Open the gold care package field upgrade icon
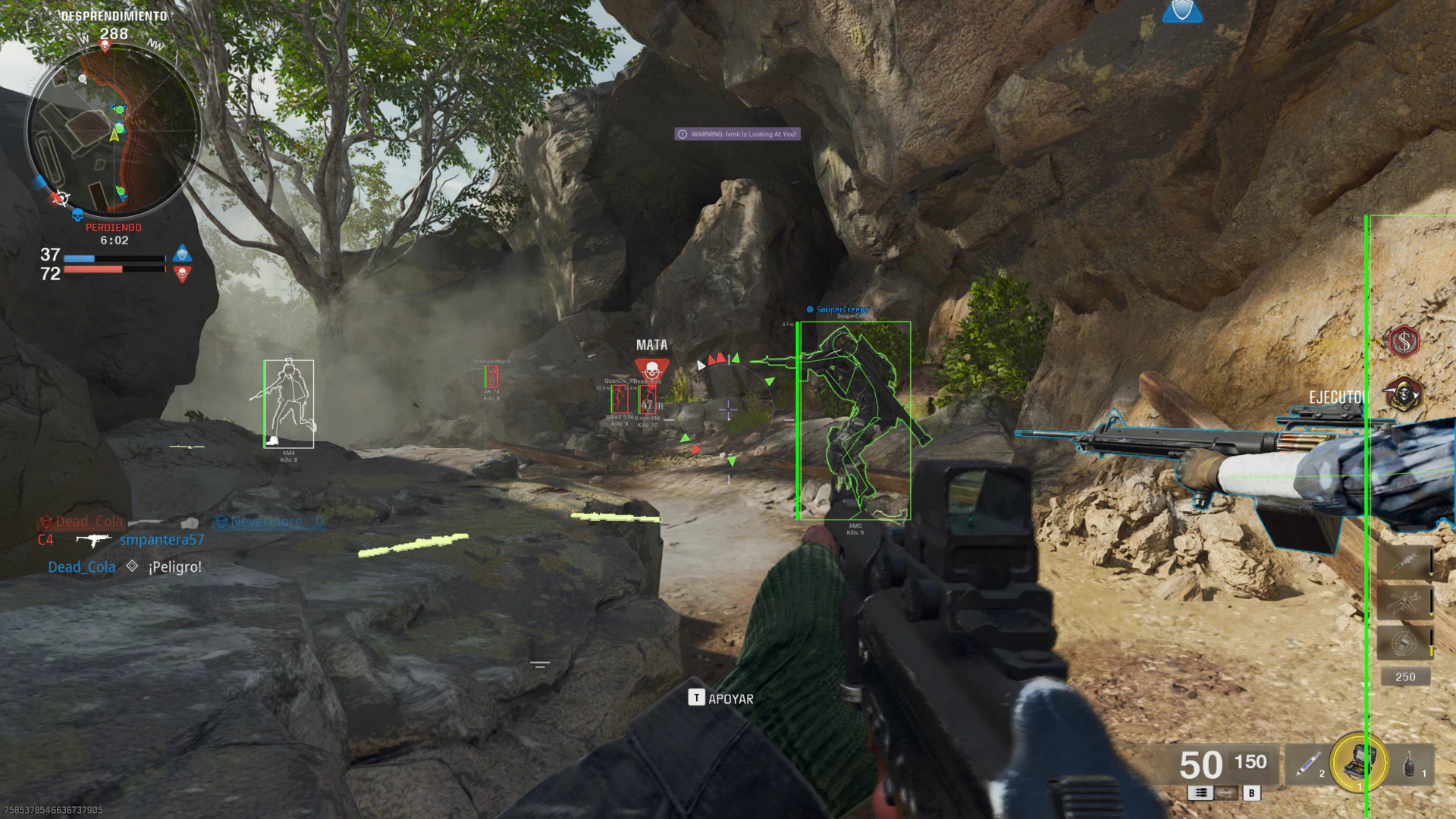Viewport: 1456px width, 819px height. point(1357,761)
